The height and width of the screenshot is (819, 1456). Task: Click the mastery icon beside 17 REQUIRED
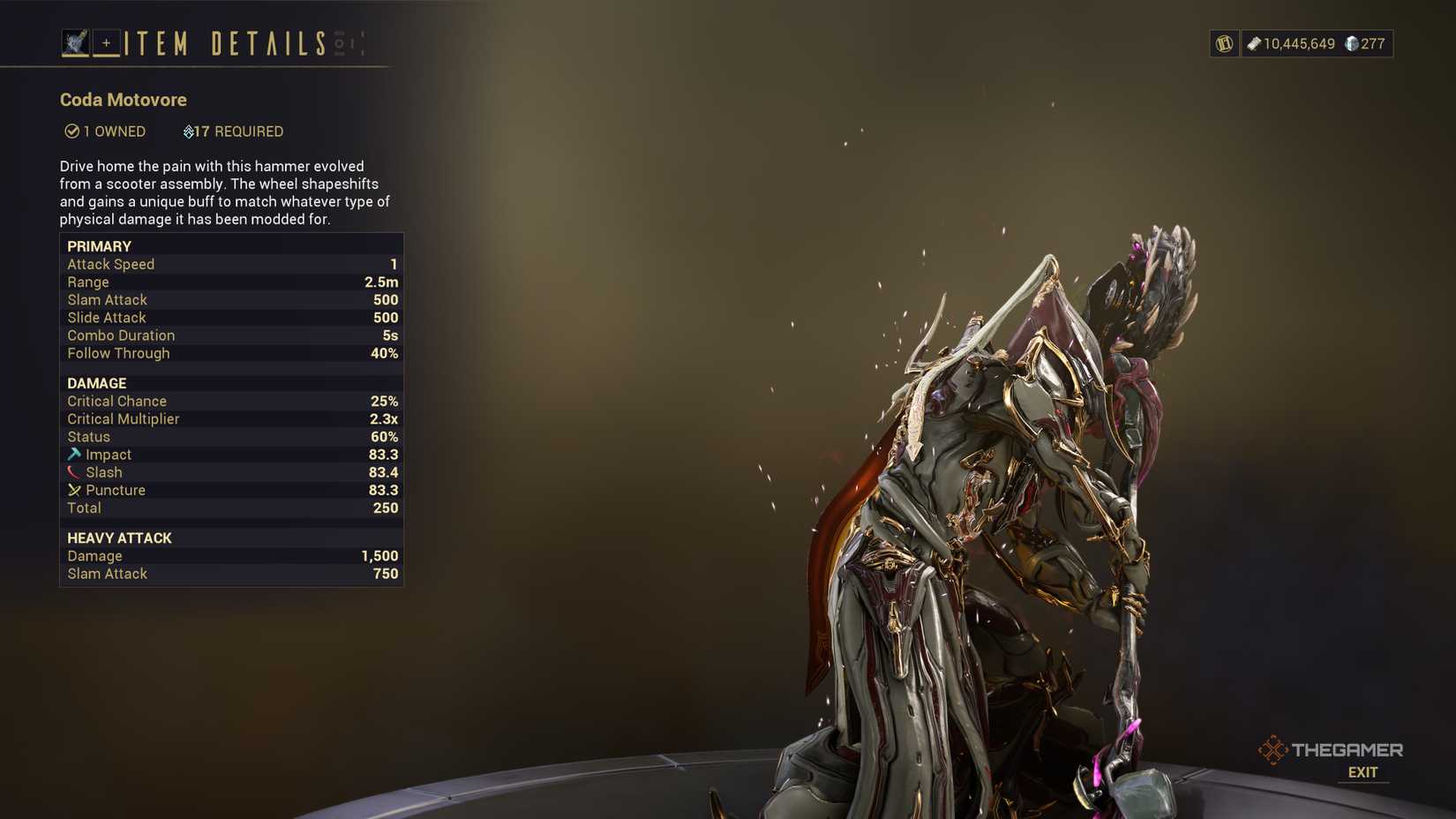click(x=190, y=131)
